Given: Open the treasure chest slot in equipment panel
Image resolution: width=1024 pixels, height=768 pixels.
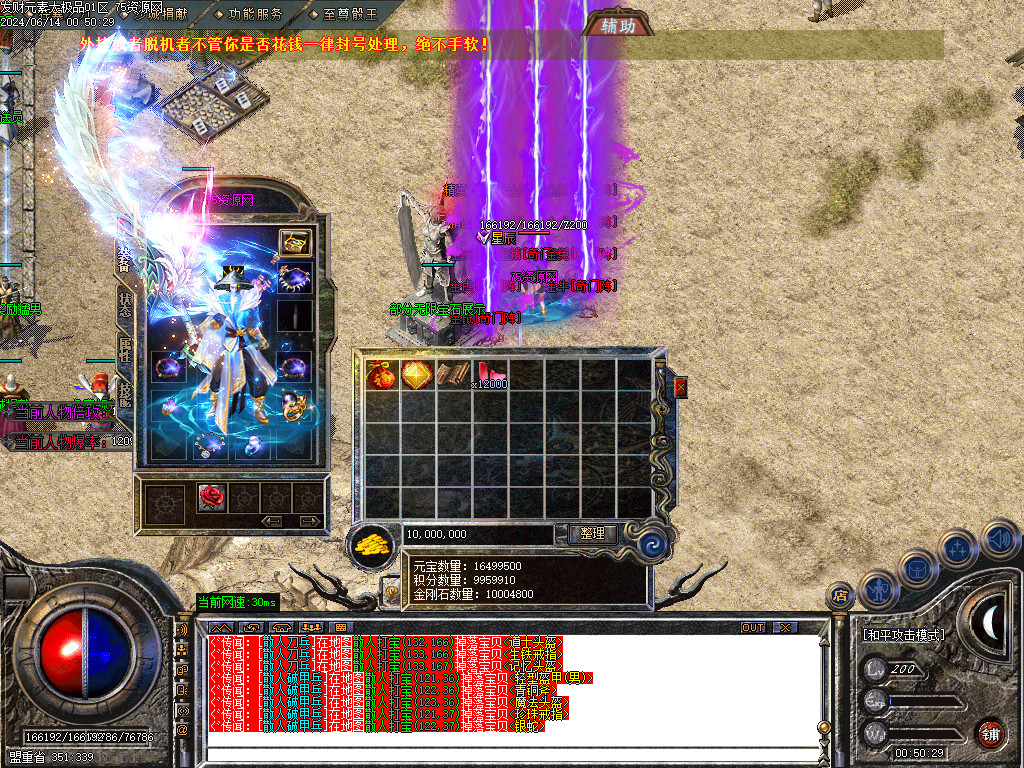Looking at the screenshot, I should pos(295,242).
